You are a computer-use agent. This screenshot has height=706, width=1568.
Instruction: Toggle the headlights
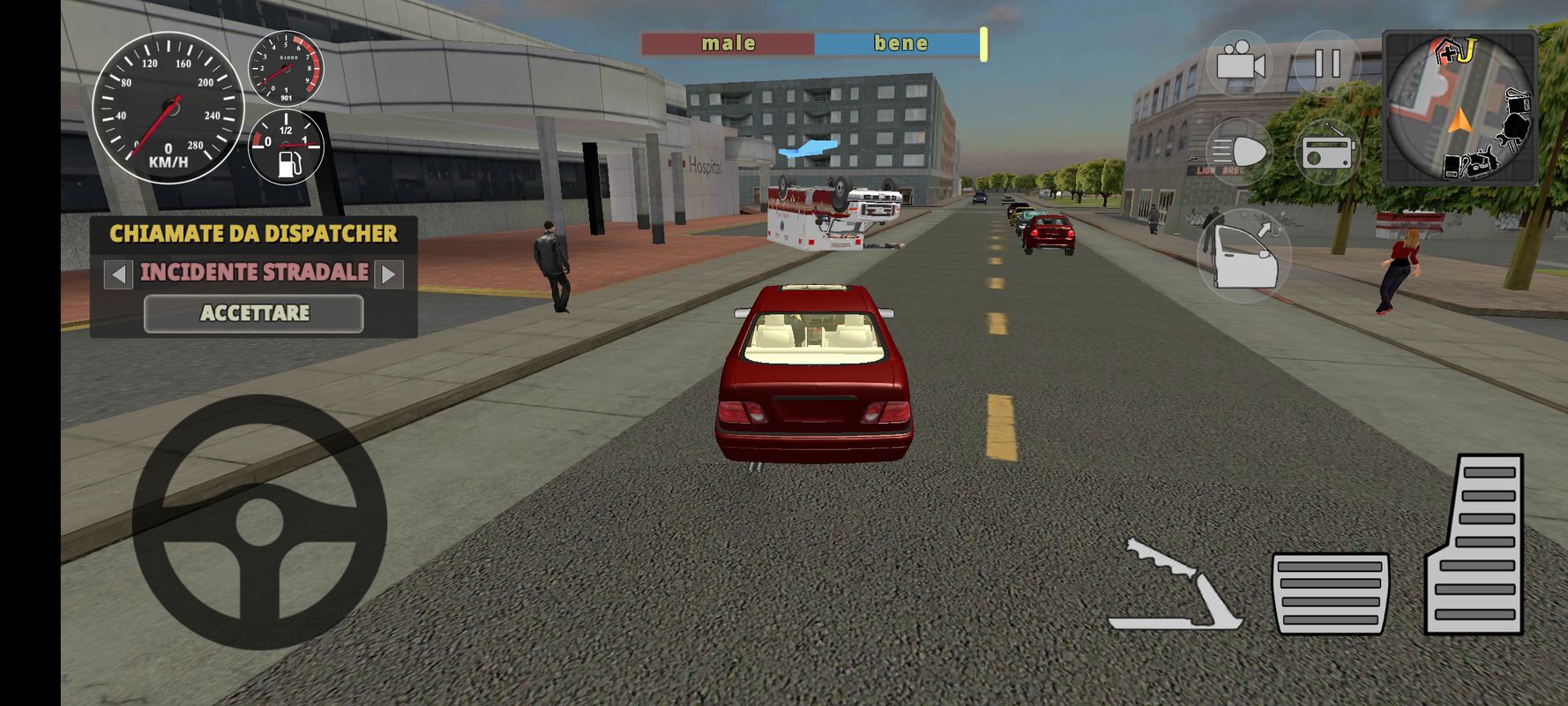point(1237,153)
